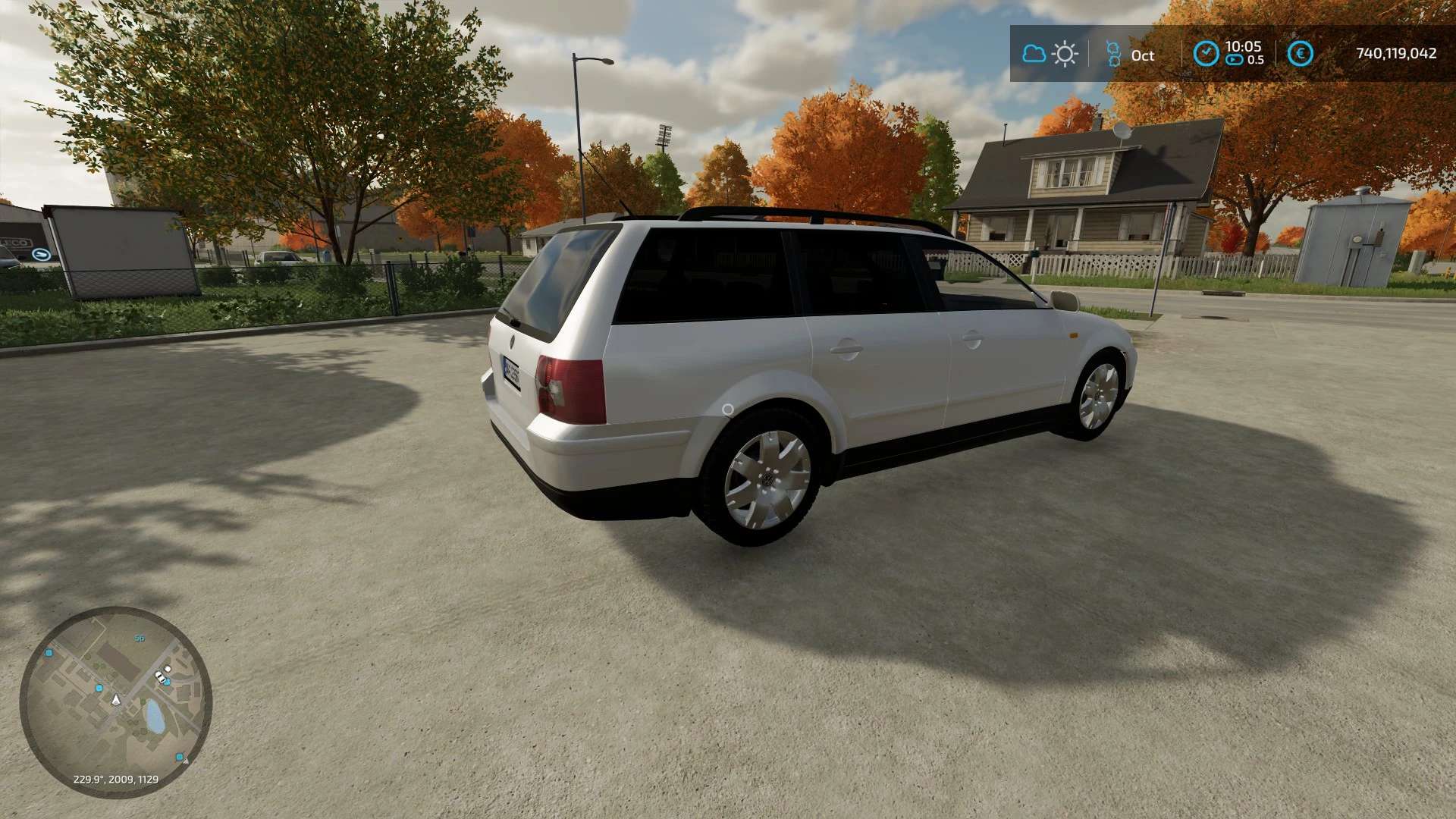Click the blue marker left of the player arrow
1456x819 pixels.
99,688
